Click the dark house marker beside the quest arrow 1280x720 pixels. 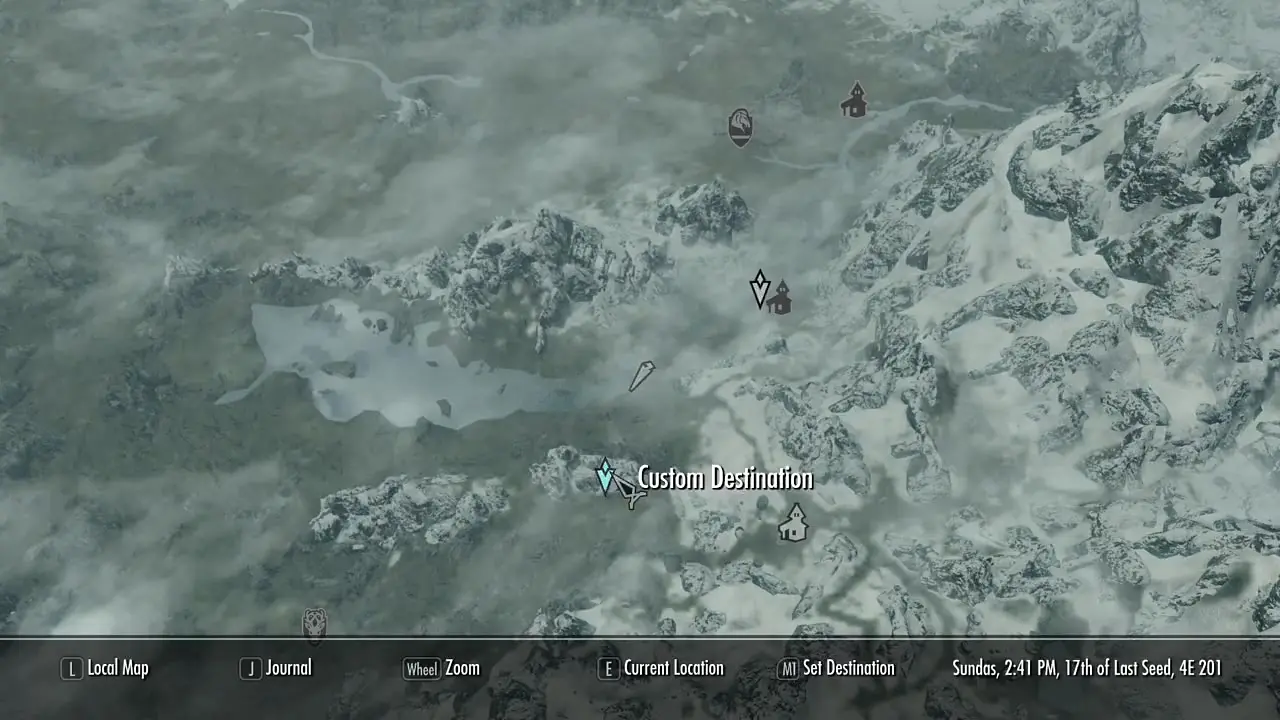(x=780, y=297)
